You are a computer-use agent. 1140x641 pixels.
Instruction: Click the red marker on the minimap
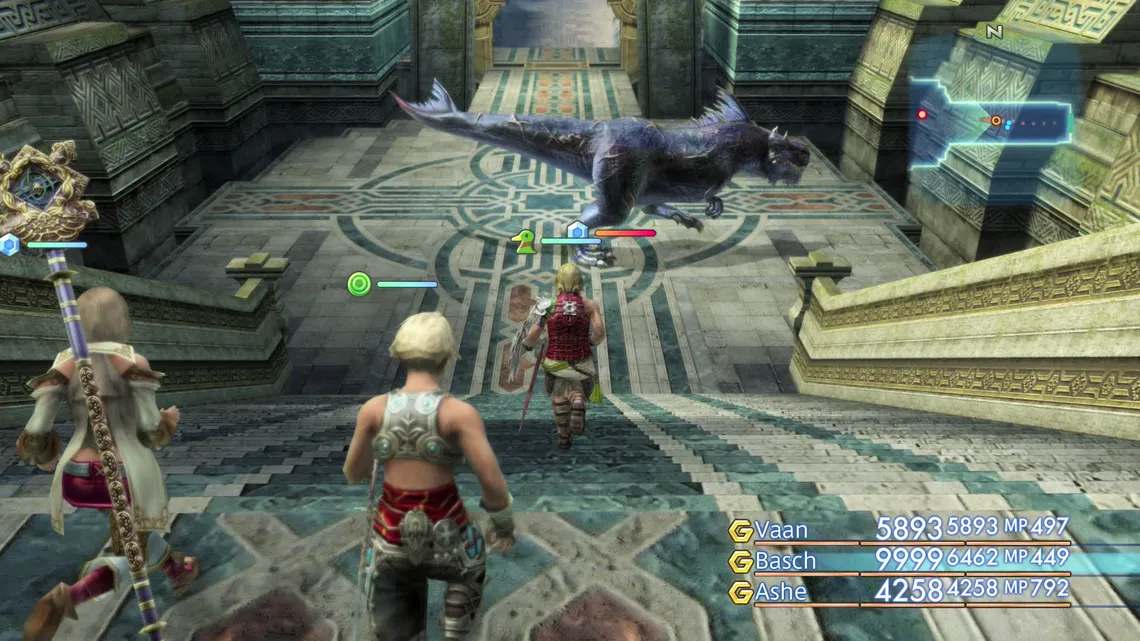(x=922, y=115)
